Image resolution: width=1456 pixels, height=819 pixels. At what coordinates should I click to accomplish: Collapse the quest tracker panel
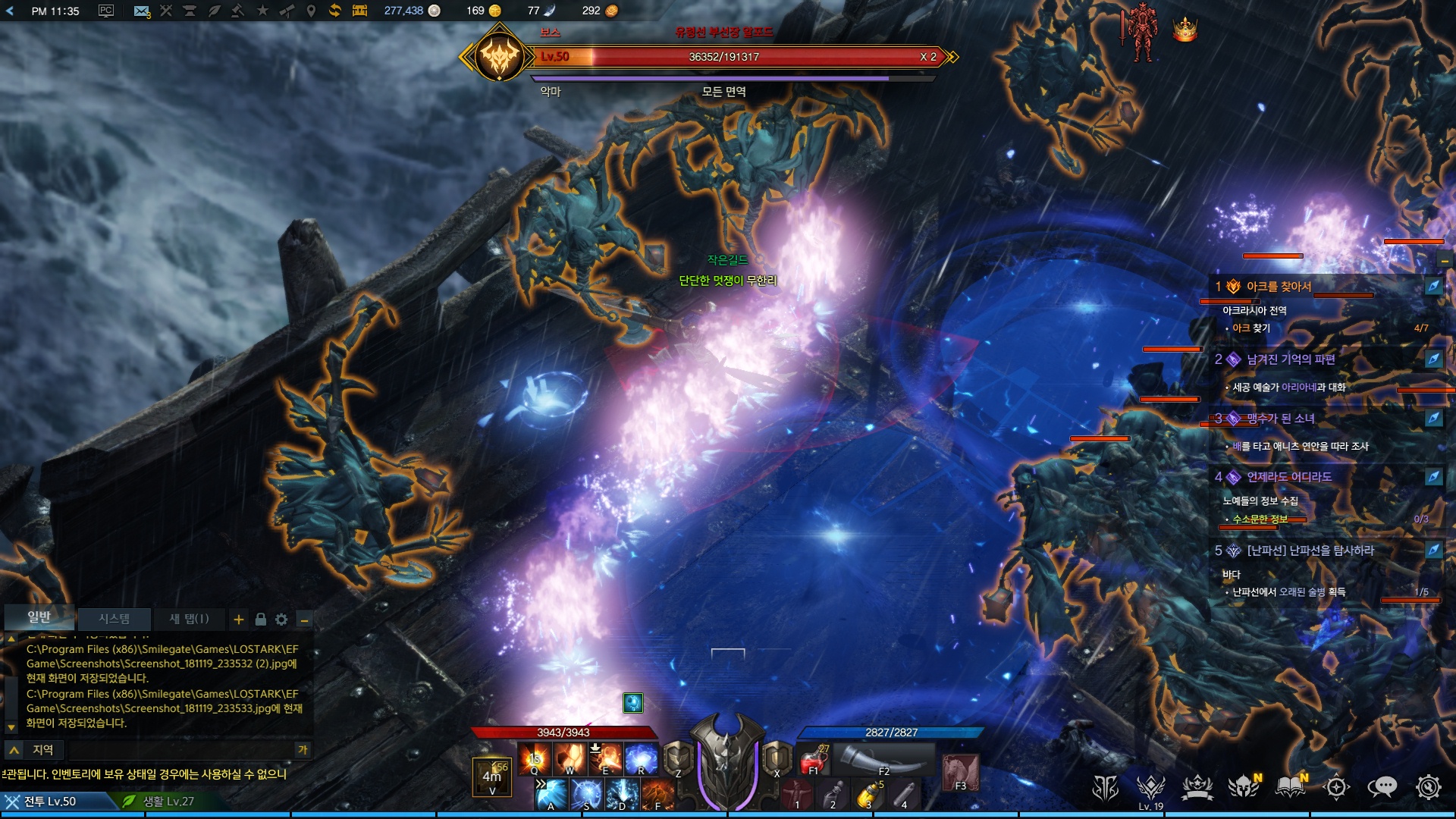1445,260
